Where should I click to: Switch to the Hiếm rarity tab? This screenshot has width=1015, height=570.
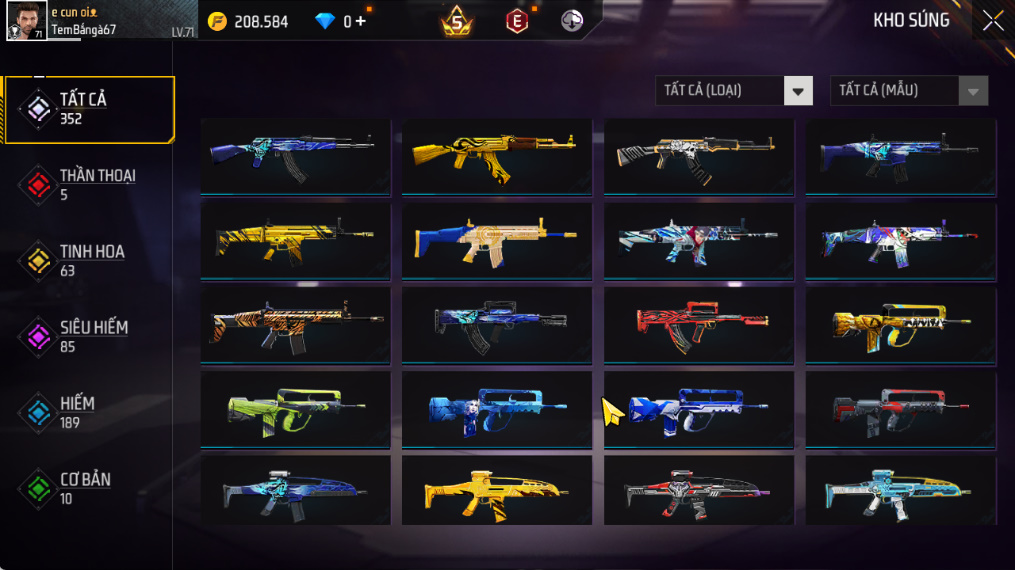pyautogui.click(x=89, y=412)
